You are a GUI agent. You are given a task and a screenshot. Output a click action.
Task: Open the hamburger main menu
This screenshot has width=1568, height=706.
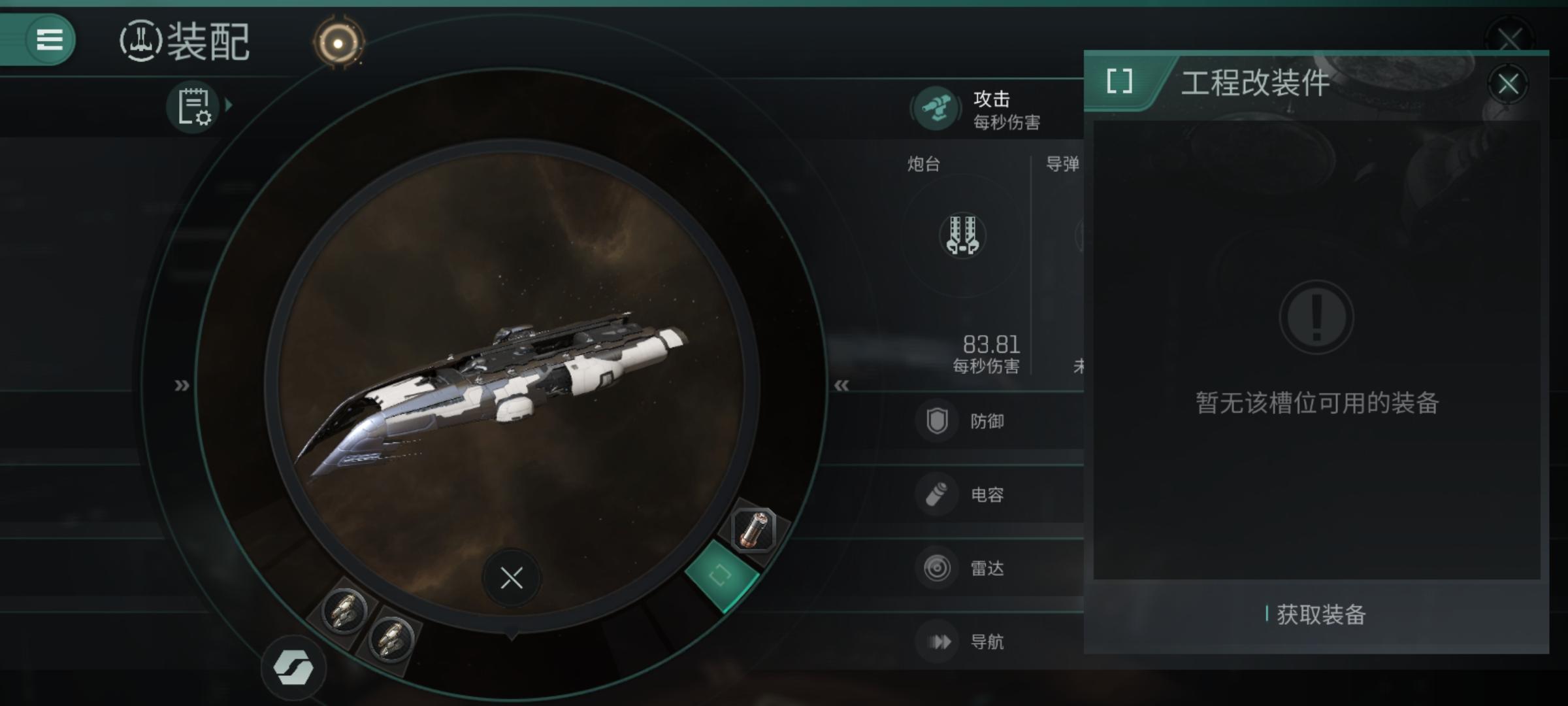[x=49, y=40]
